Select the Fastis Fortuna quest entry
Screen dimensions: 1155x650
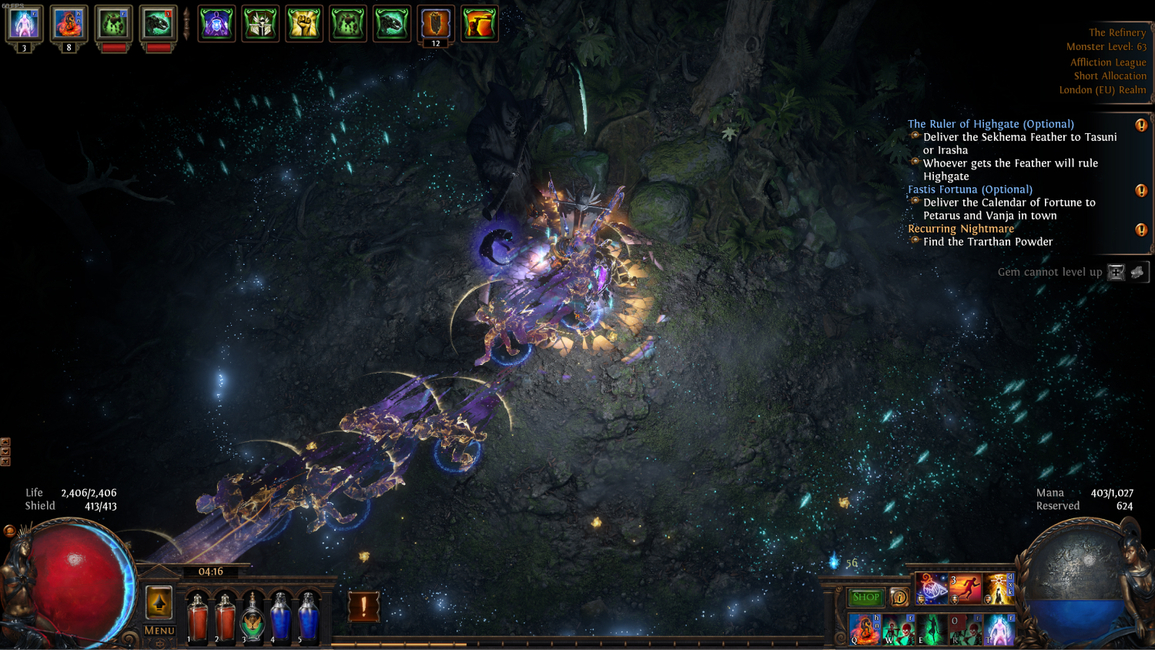pos(970,189)
